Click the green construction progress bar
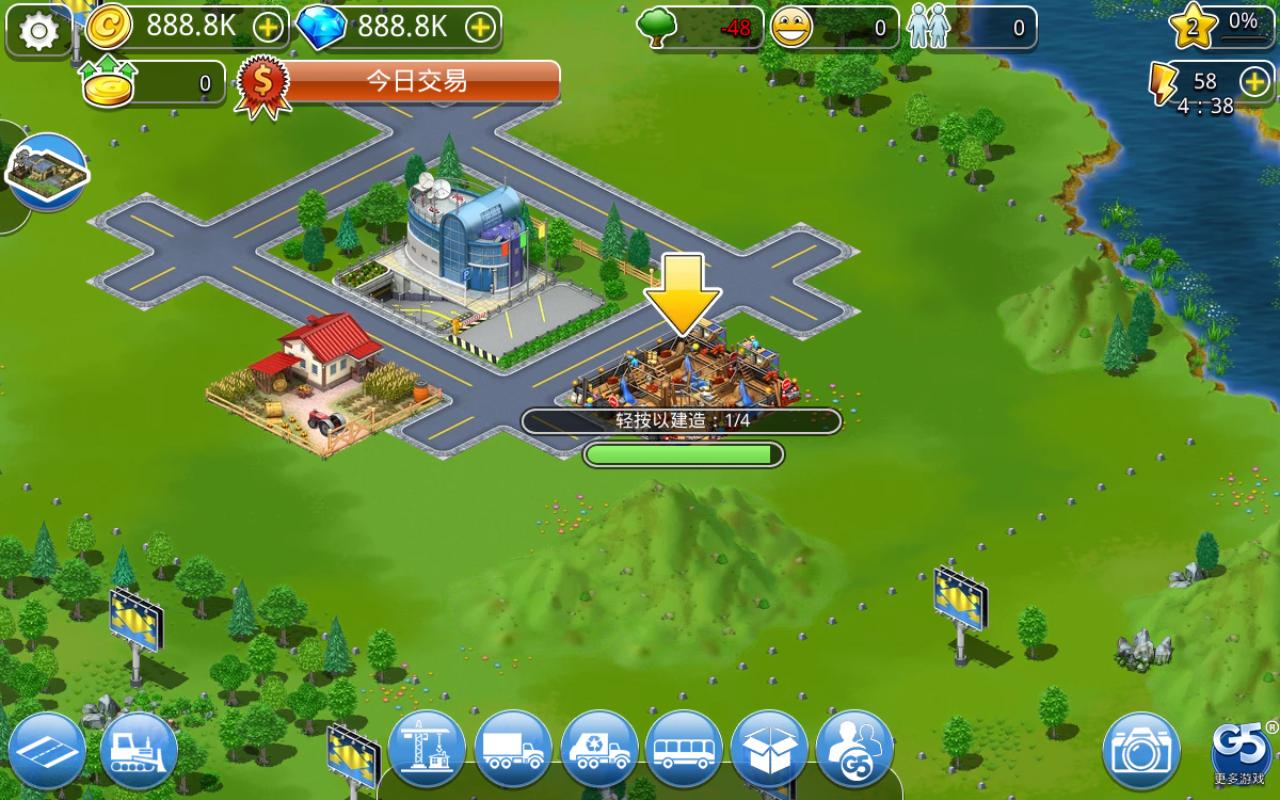The width and height of the screenshot is (1280, 800). [683, 452]
